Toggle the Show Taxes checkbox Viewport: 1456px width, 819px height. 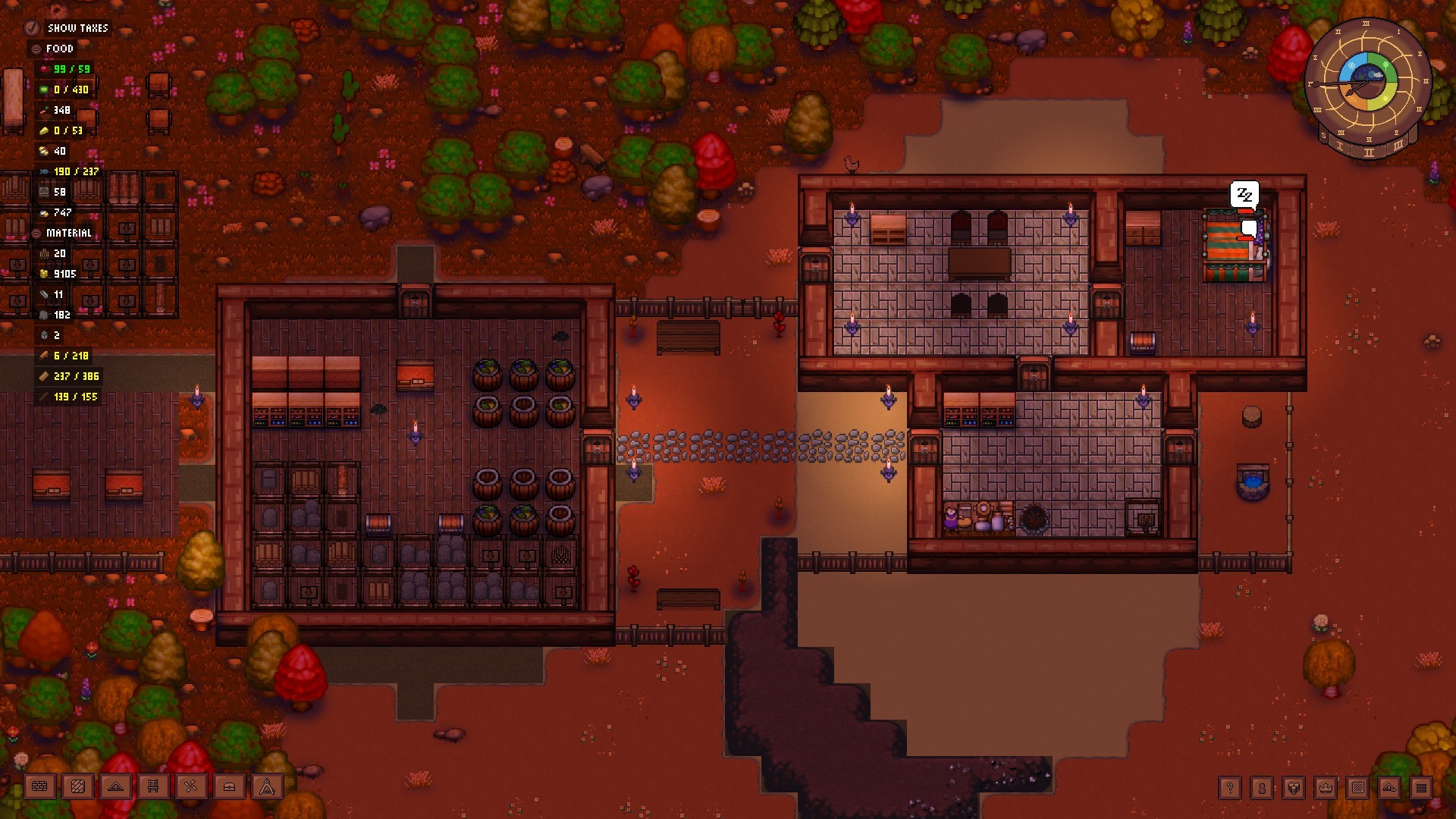coord(32,28)
